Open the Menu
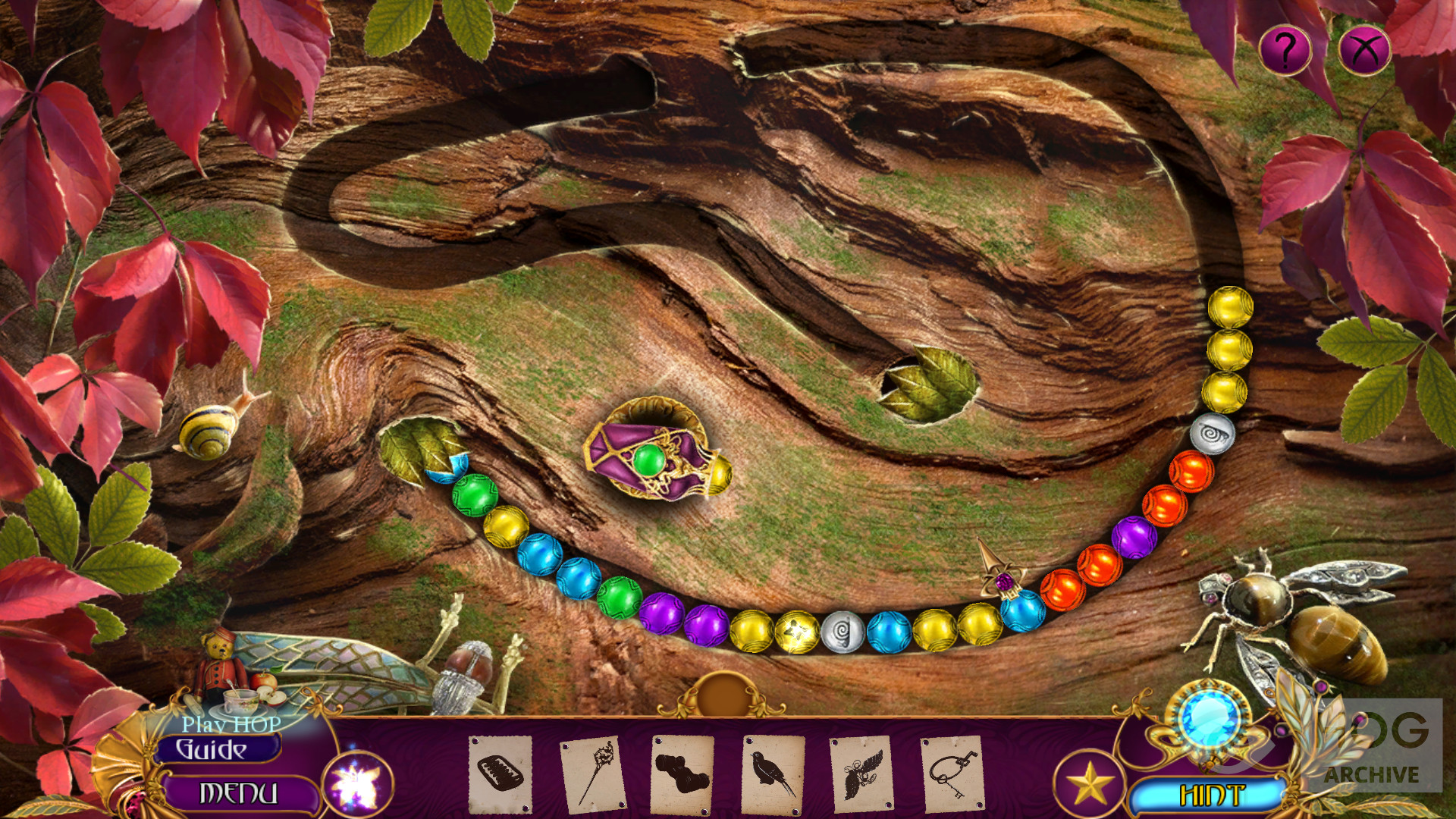 [x=238, y=793]
